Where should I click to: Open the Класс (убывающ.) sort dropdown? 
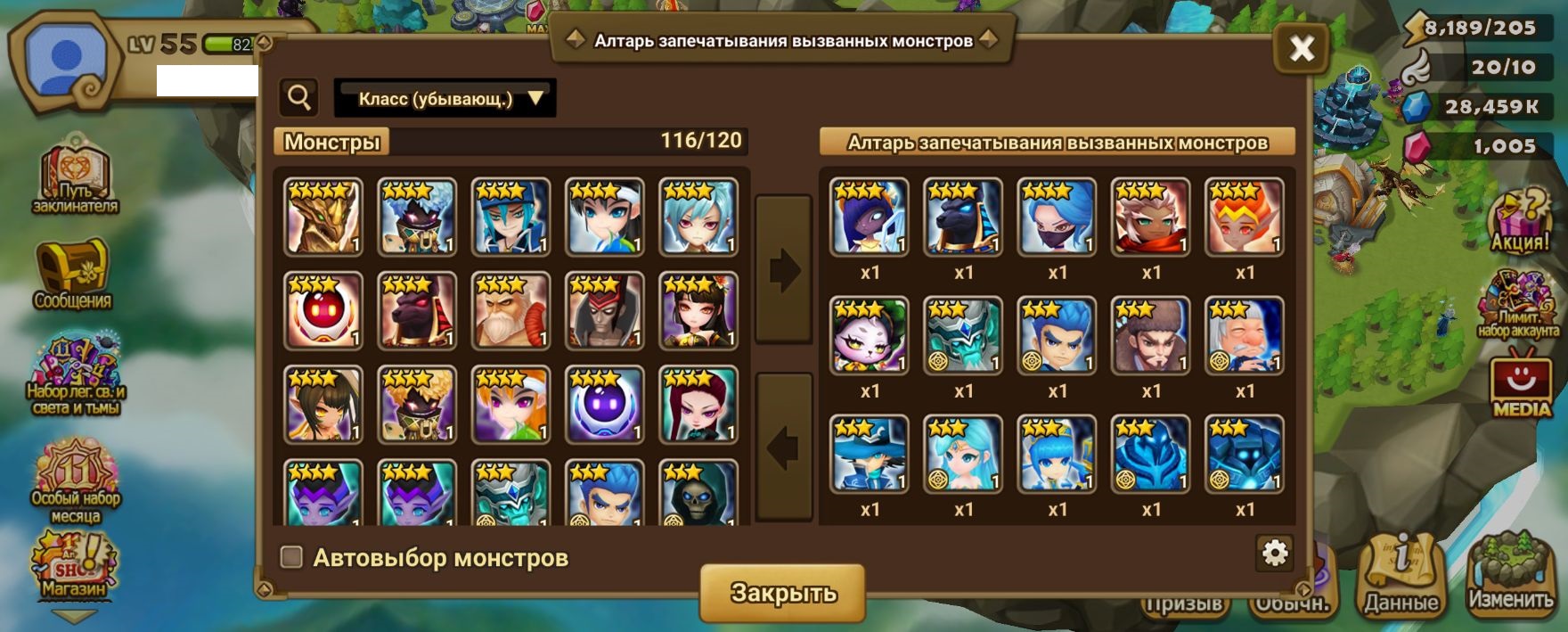[445, 98]
